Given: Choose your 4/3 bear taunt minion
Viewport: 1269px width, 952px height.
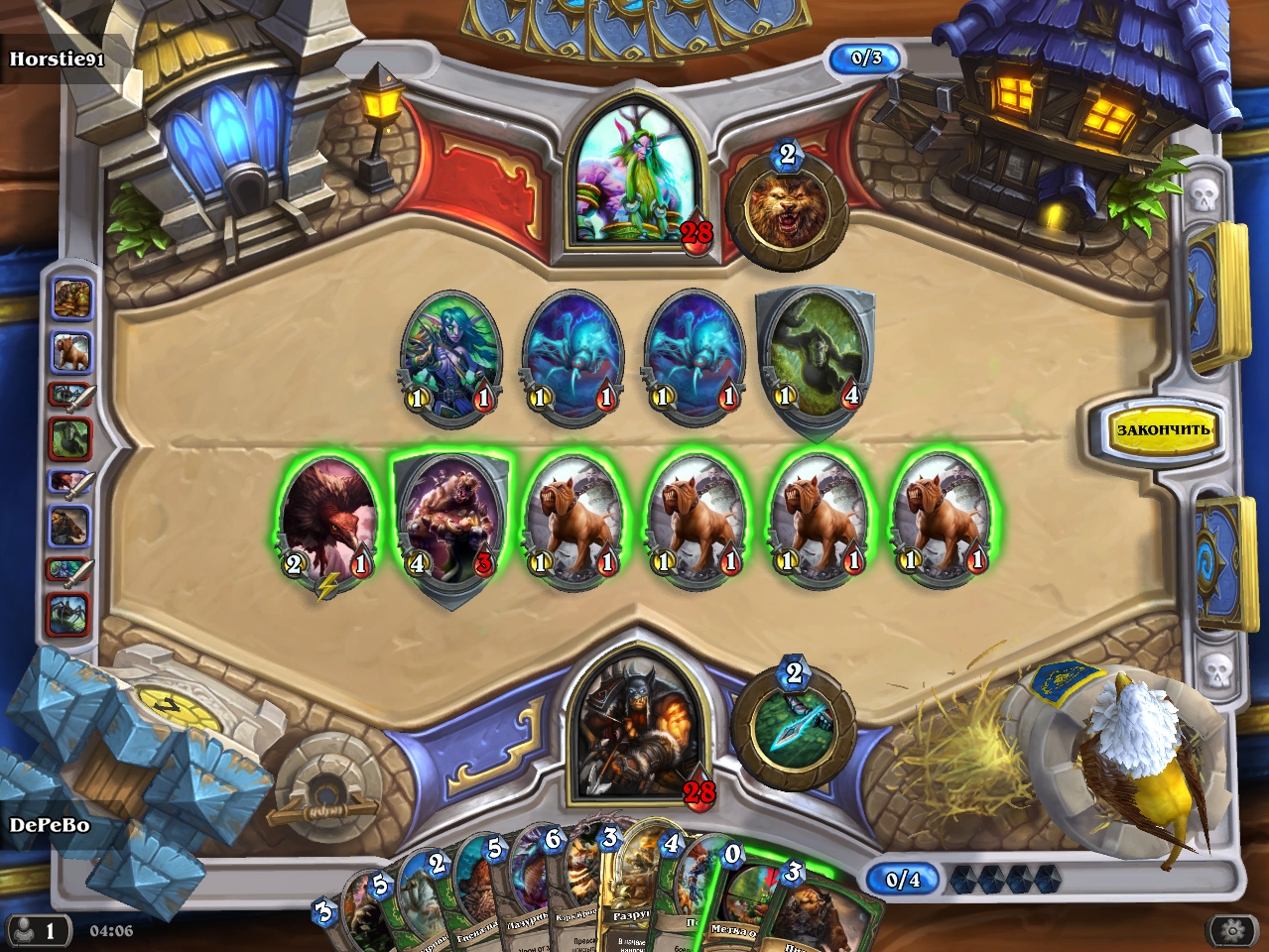Looking at the screenshot, I should [451, 523].
